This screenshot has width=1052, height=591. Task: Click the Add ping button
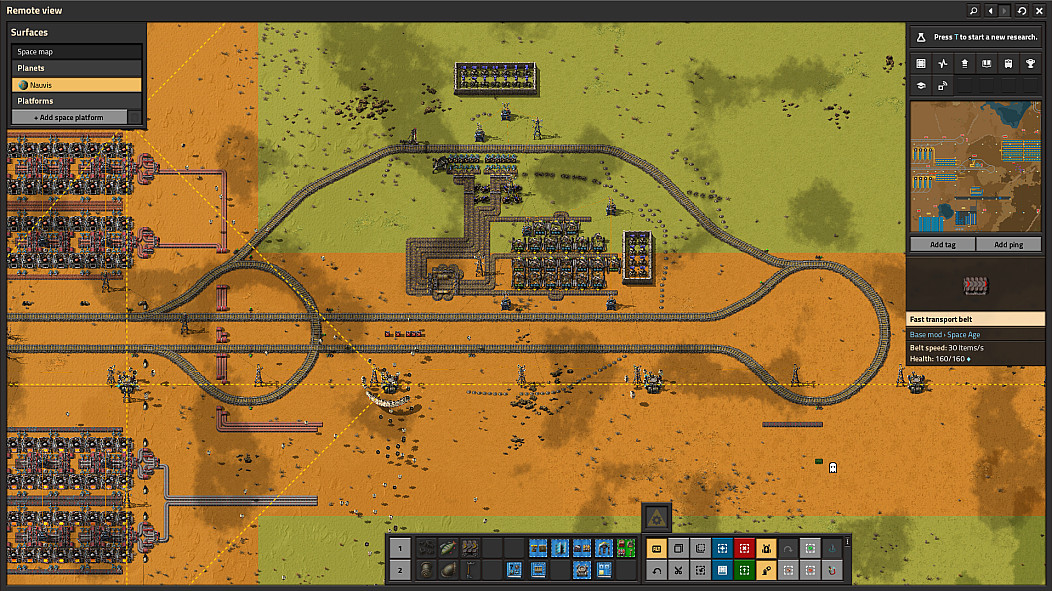tap(1009, 245)
